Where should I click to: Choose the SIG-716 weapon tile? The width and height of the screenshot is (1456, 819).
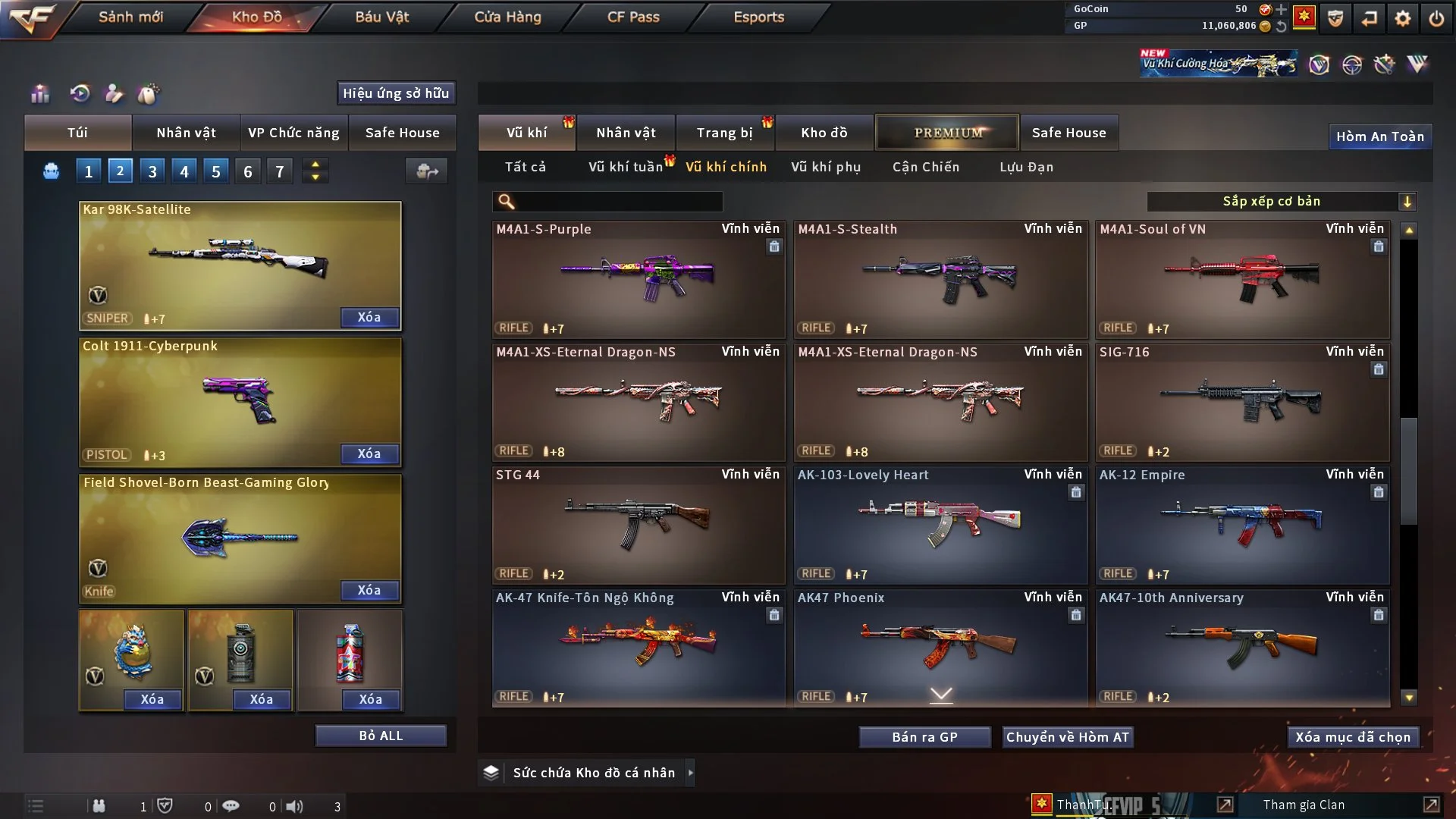coord(1241,402)
